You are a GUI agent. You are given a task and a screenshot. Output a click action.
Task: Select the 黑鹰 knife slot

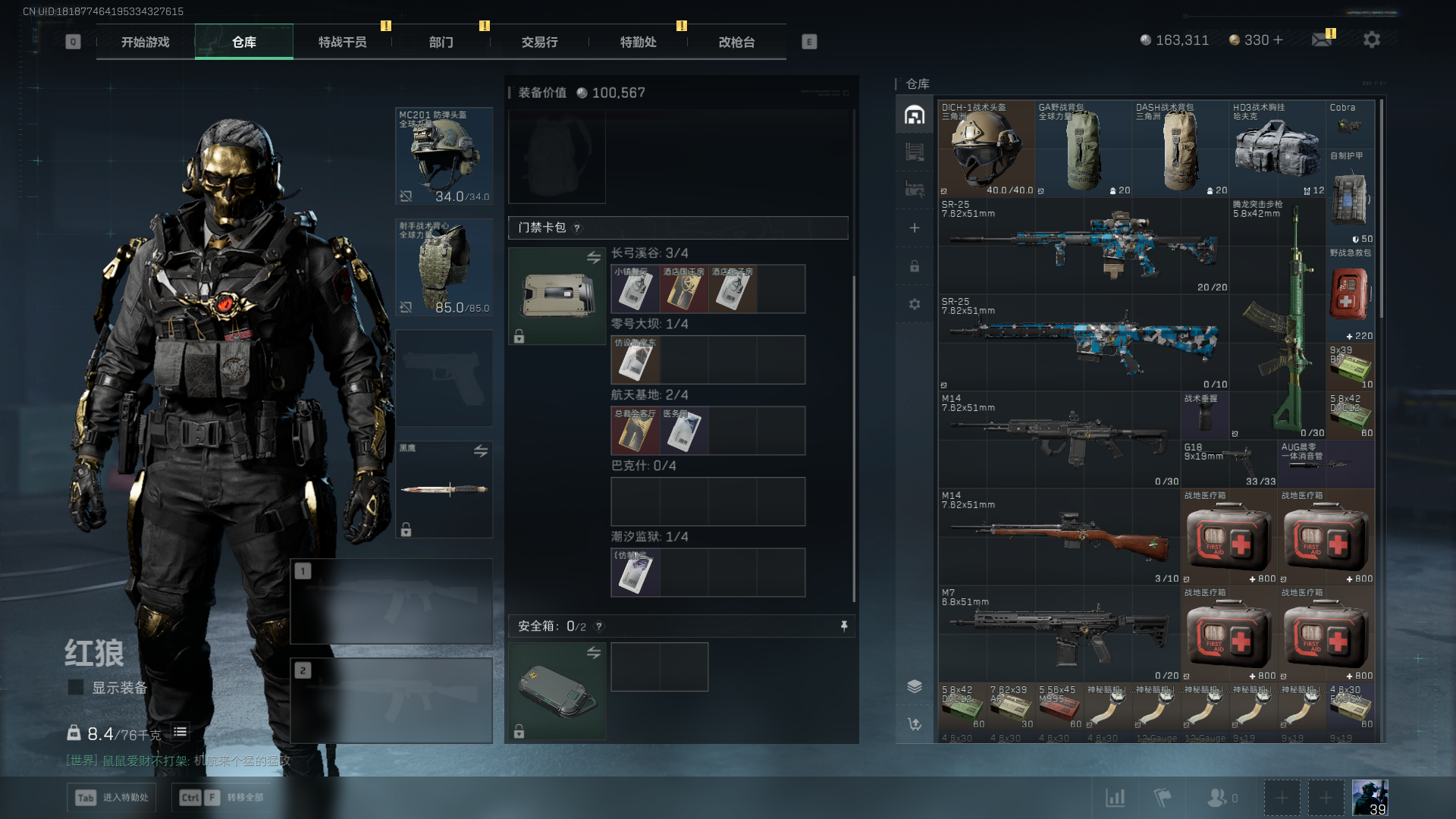[444, 489]
